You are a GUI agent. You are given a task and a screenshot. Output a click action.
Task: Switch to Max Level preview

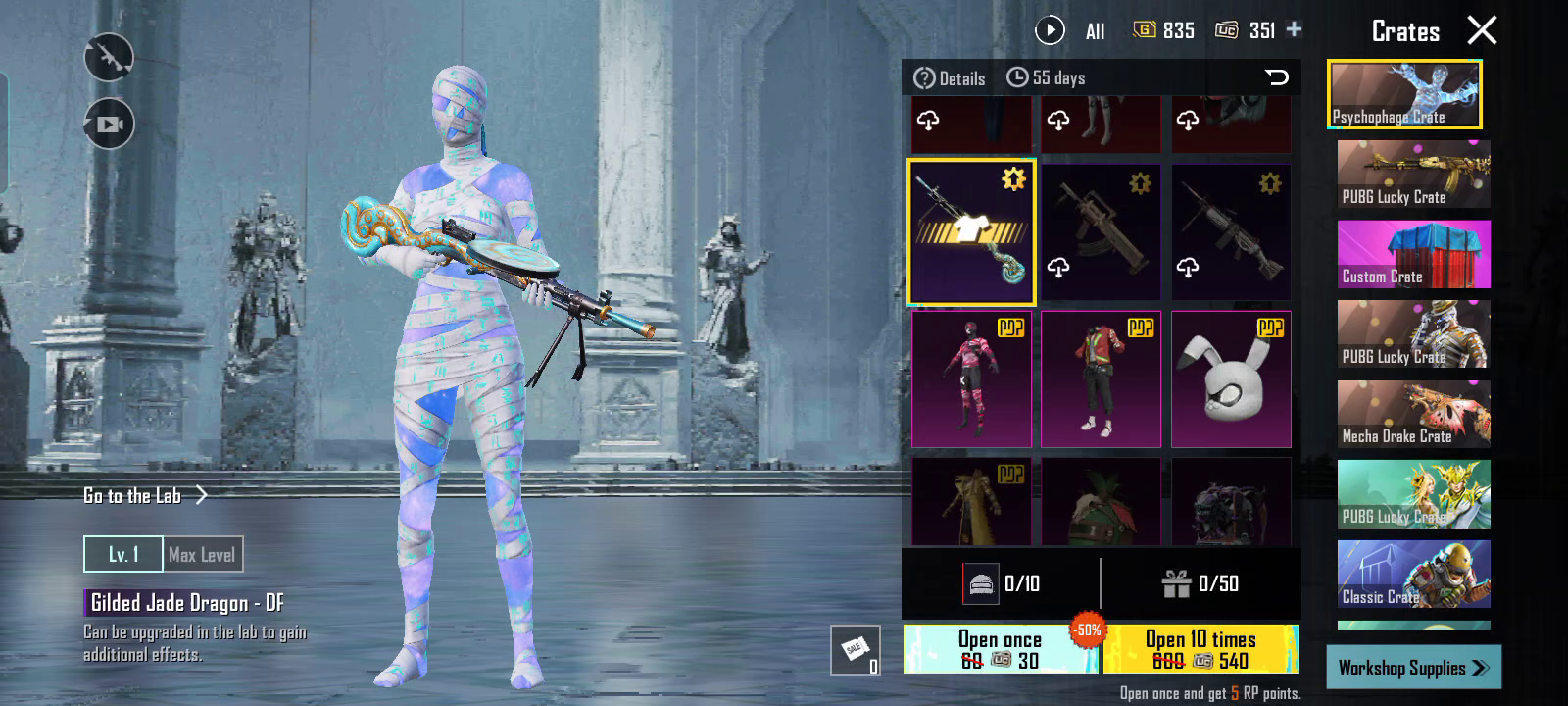pos(202,555)
